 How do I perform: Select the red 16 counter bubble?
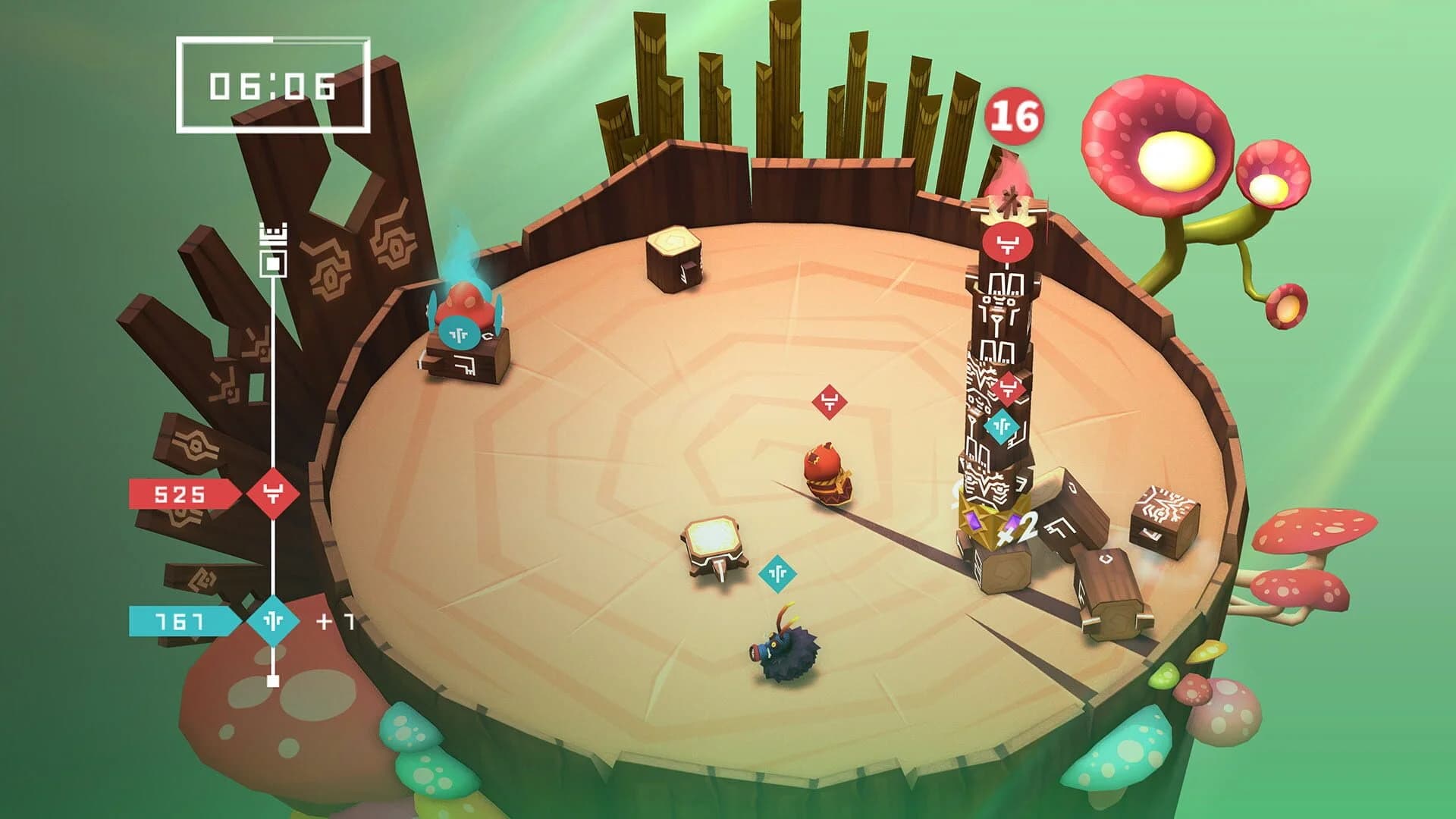[x=1017, y=117]
